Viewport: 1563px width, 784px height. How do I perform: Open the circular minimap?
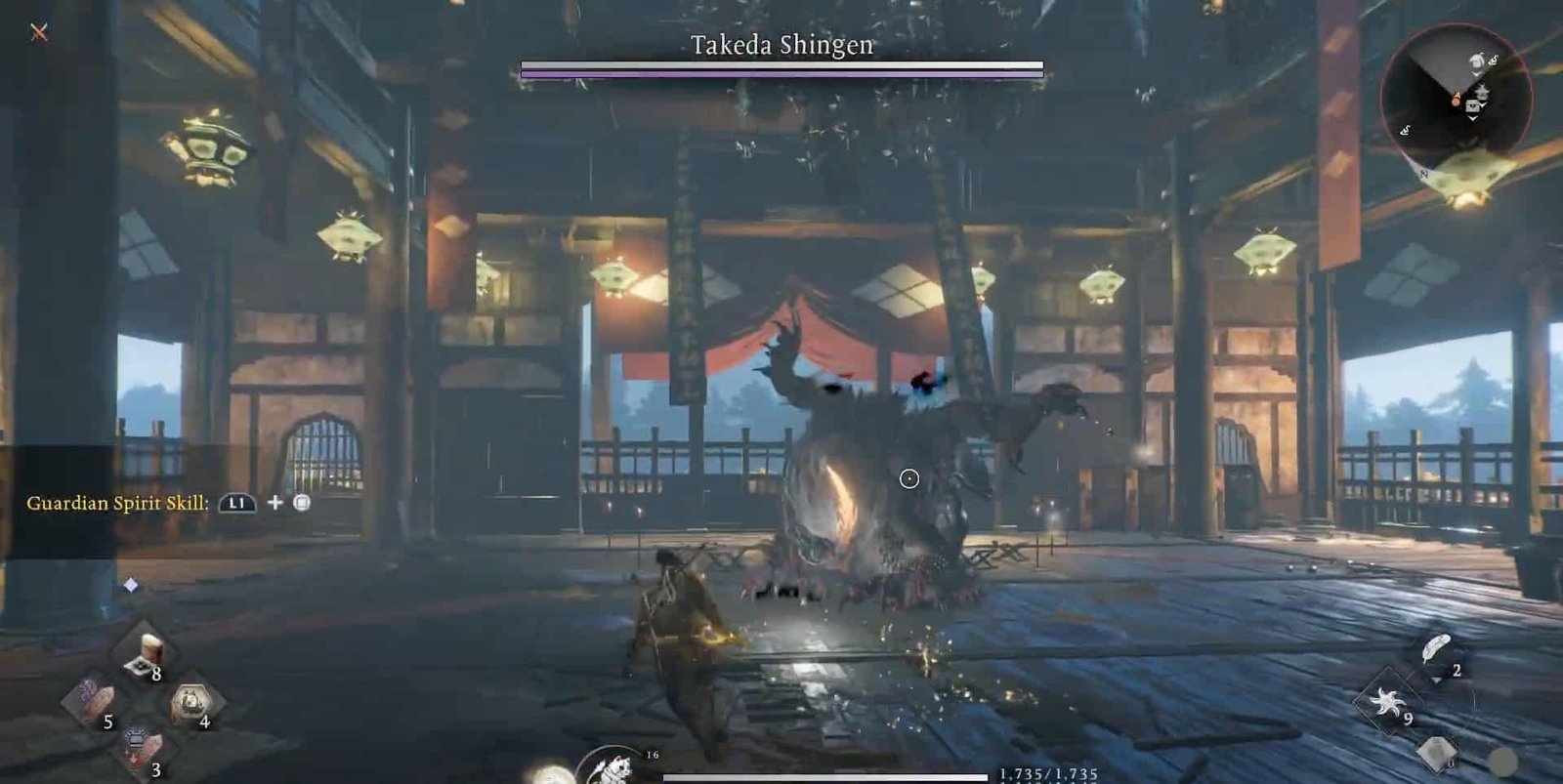click(1456, 98)
